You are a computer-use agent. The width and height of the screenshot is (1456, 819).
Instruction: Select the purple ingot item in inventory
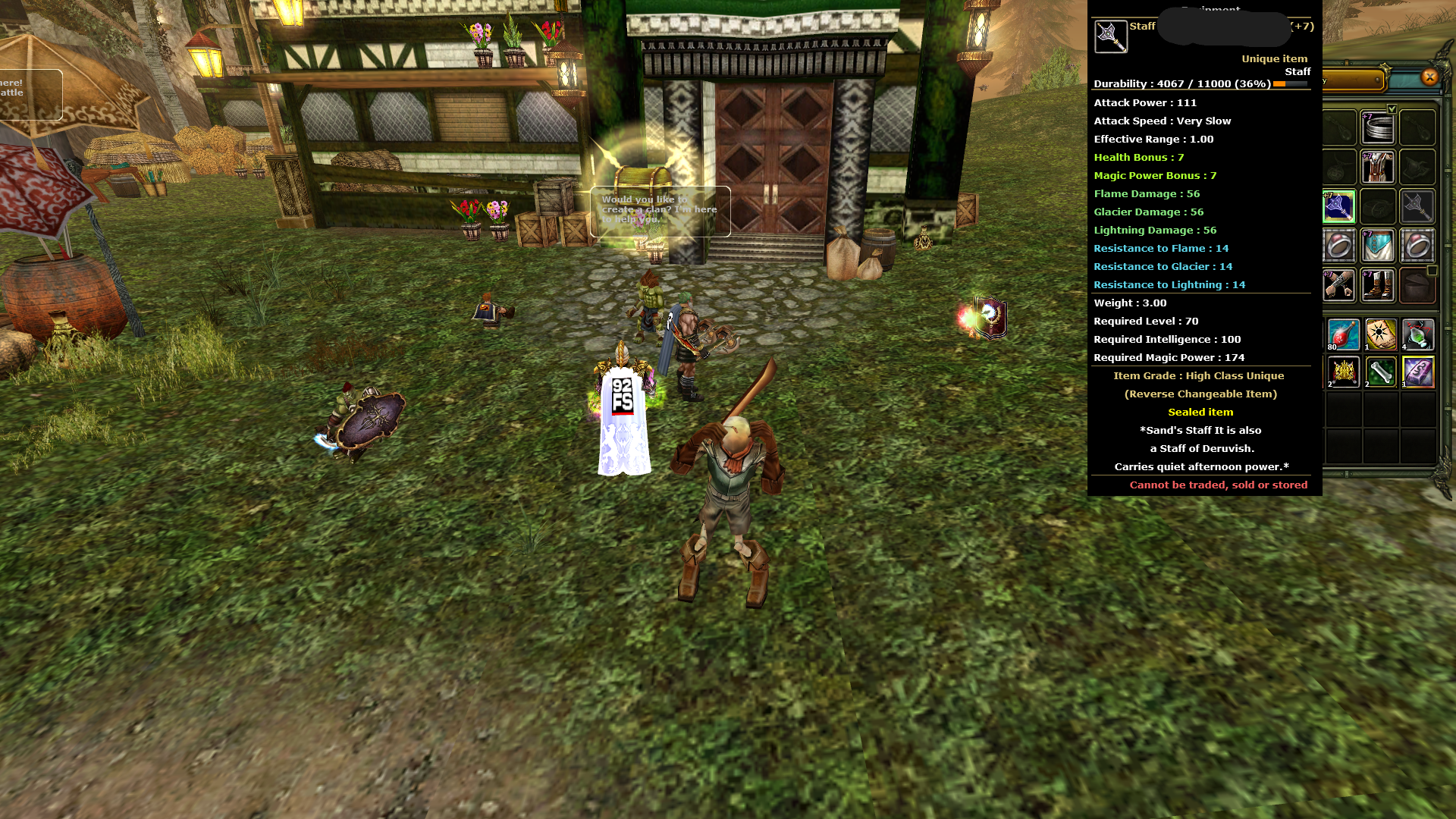(1419, 371)
